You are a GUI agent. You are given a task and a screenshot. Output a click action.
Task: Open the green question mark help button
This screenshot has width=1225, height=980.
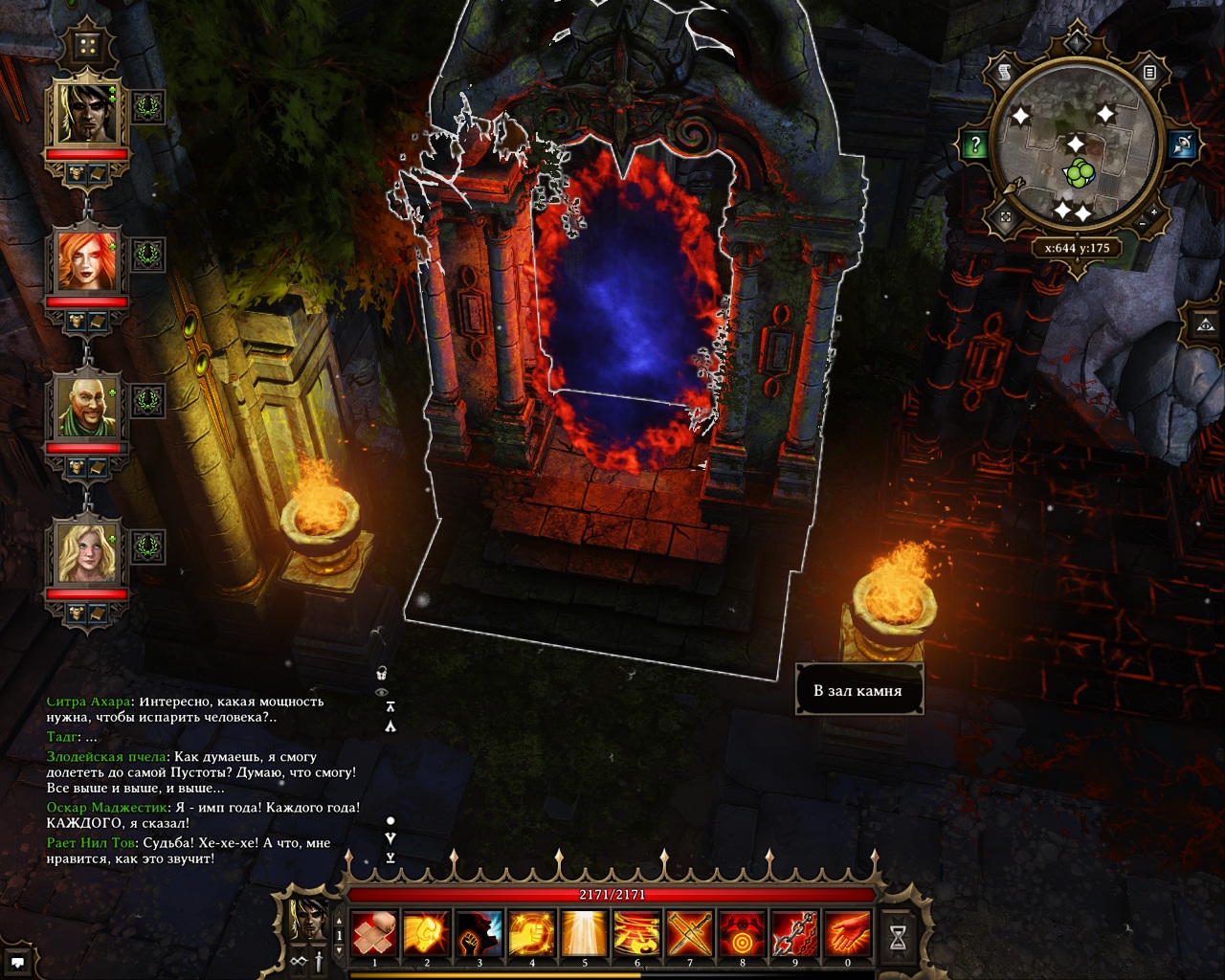[974, 145]
